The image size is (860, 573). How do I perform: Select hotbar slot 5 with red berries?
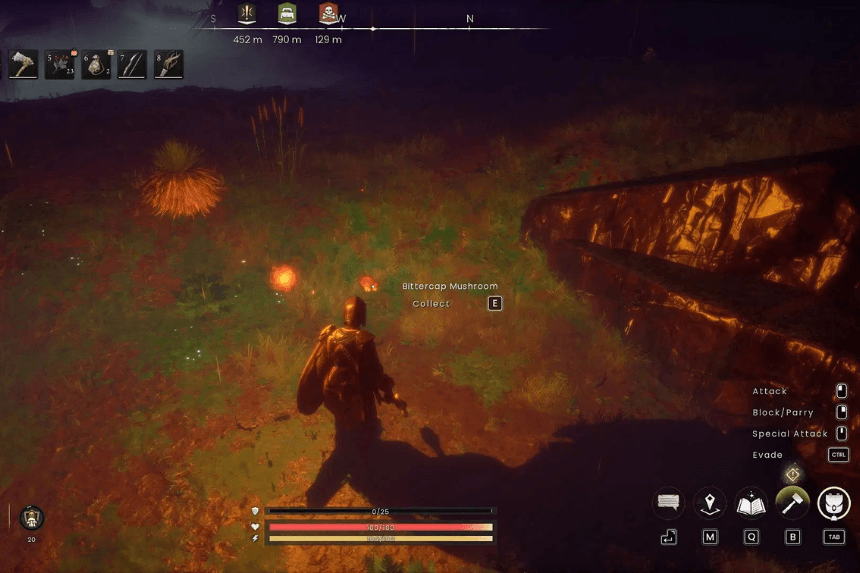60,65
